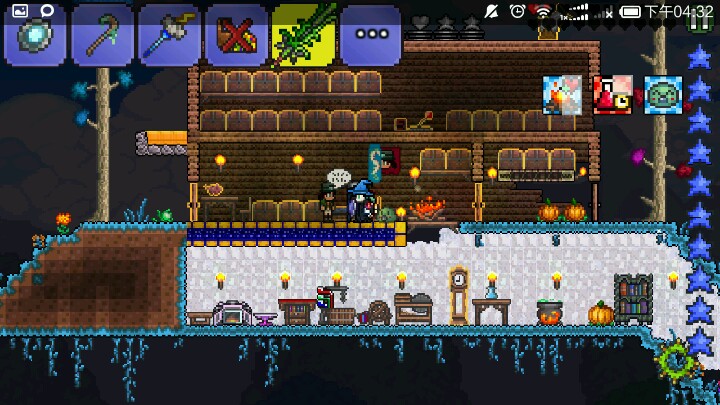Choose the blue-handled hammer hotbar slot
This screenshot has height=405, width=720.
(169, 38)
